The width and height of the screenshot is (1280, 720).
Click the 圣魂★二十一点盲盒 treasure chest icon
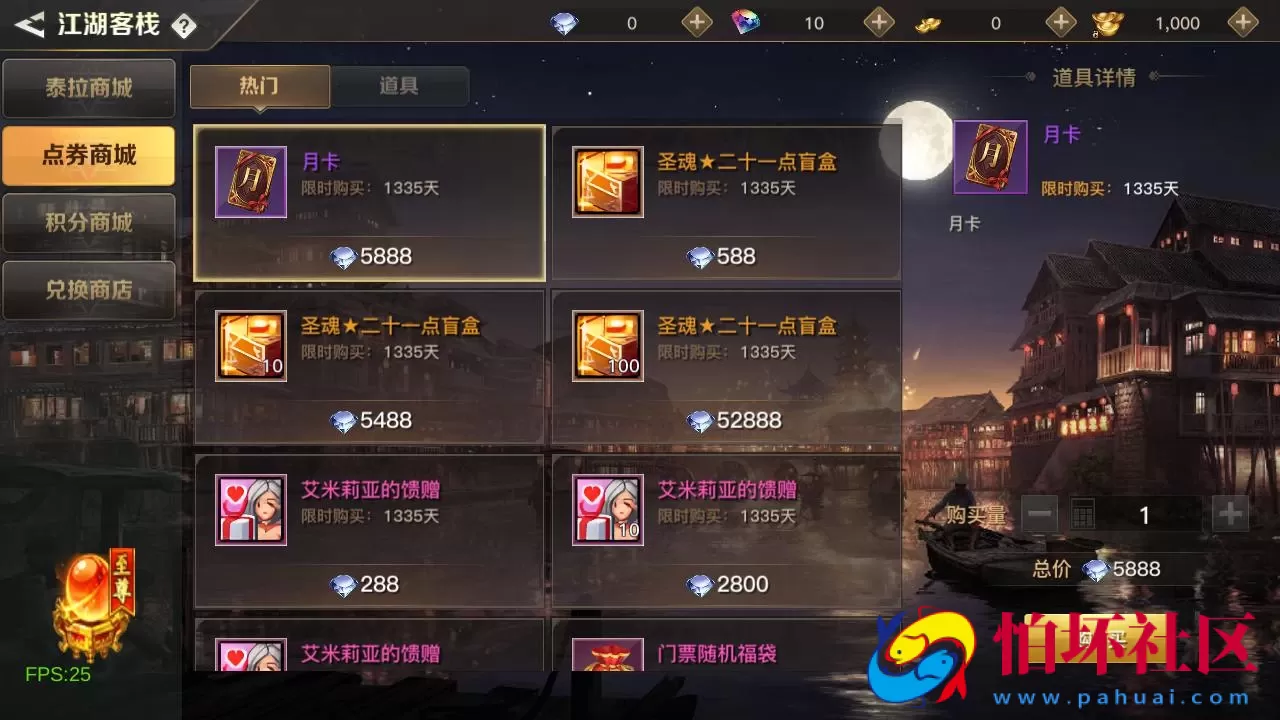[608, 183]
